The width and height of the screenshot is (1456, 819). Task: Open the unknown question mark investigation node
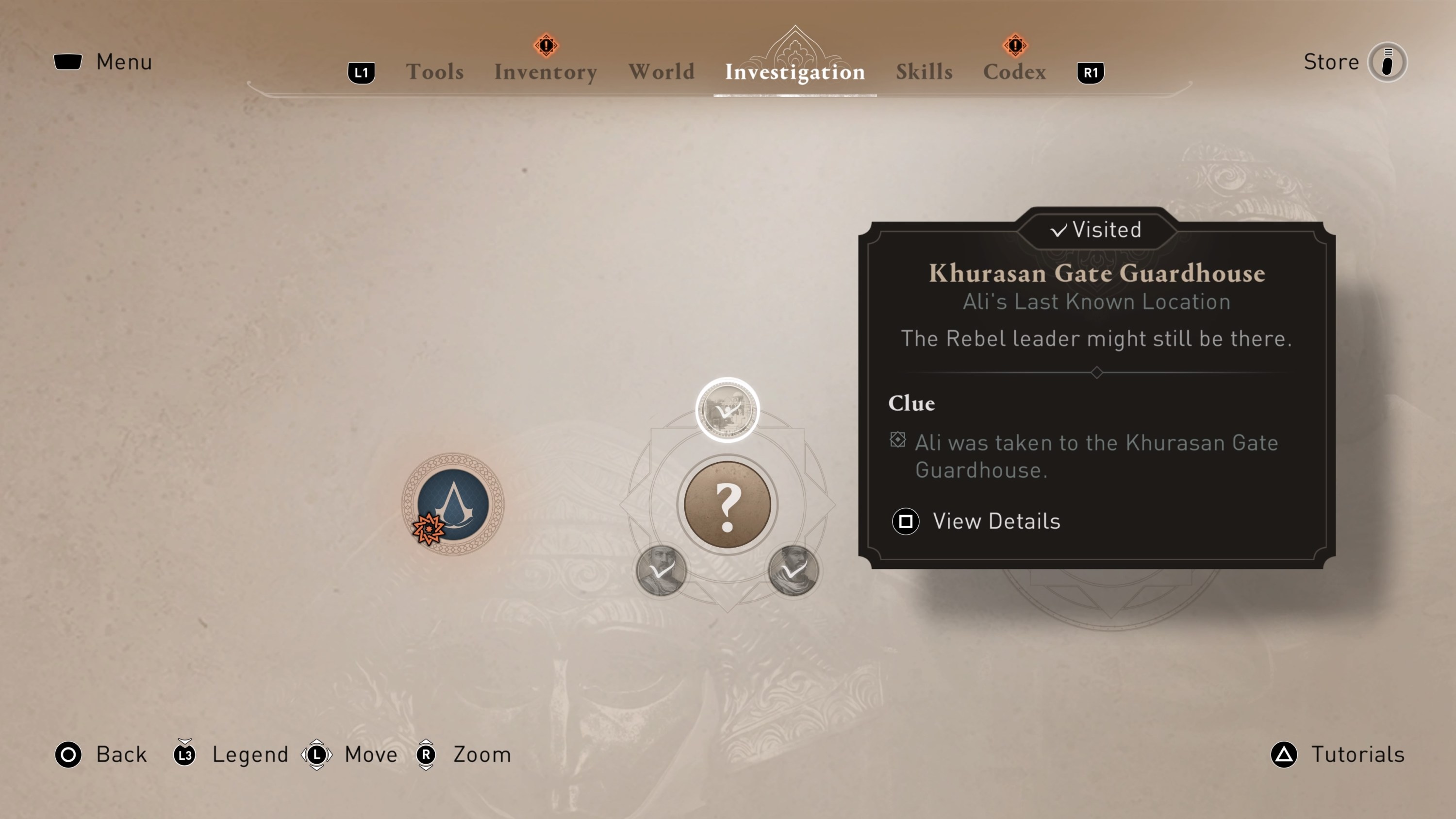[728, 505]
